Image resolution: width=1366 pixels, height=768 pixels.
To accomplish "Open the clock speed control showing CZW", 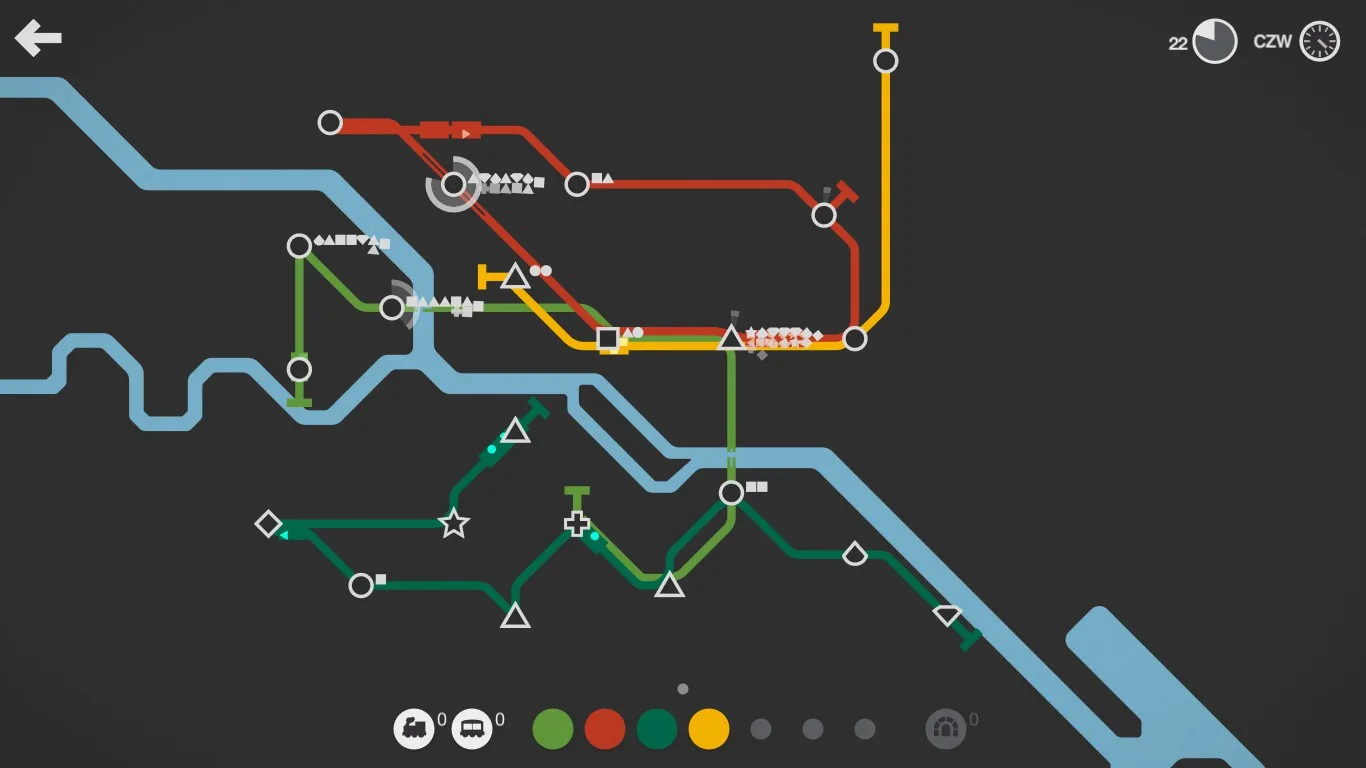I will coord(1319,41).
